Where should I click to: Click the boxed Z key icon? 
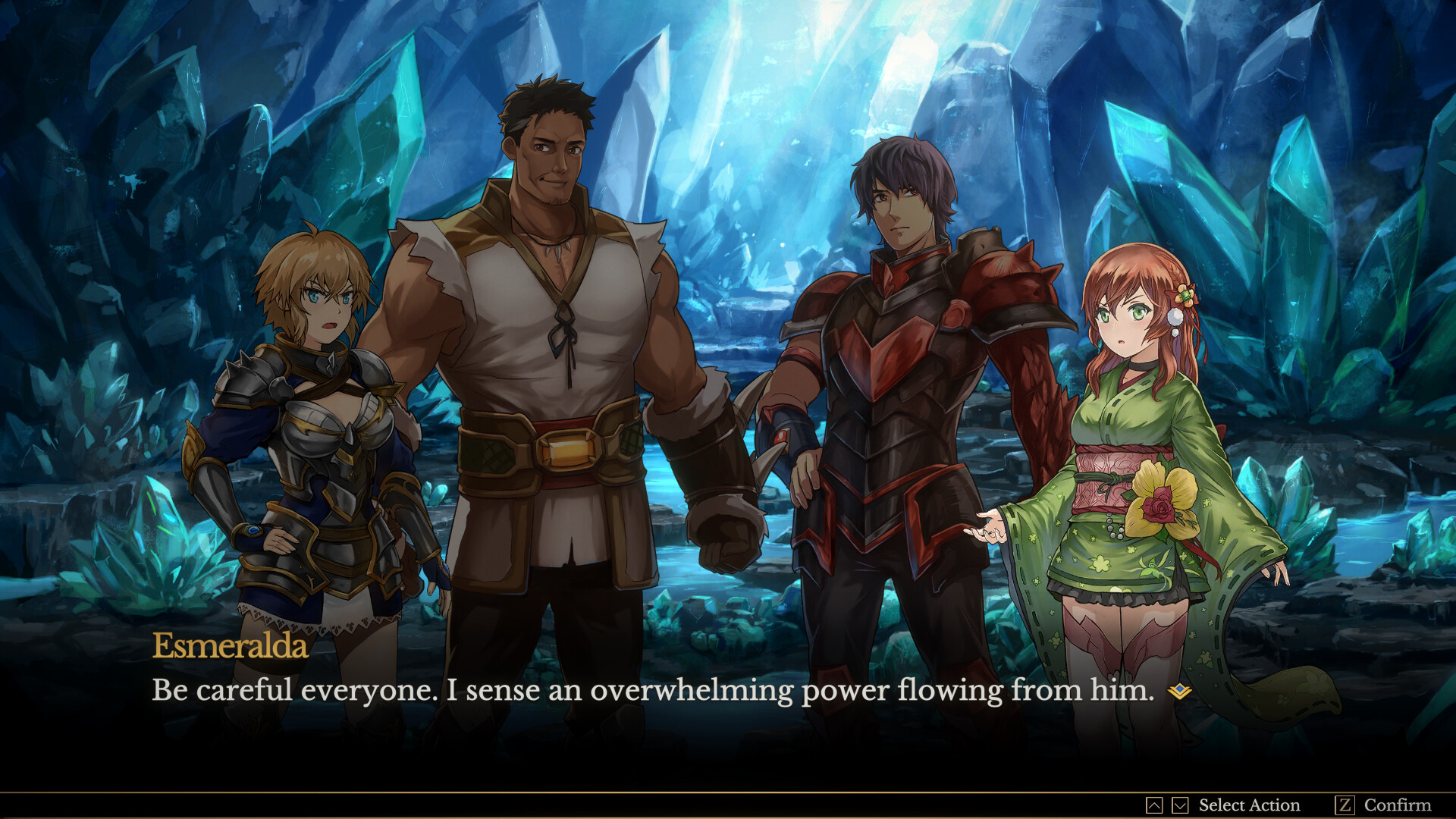tap(1345, 805)
